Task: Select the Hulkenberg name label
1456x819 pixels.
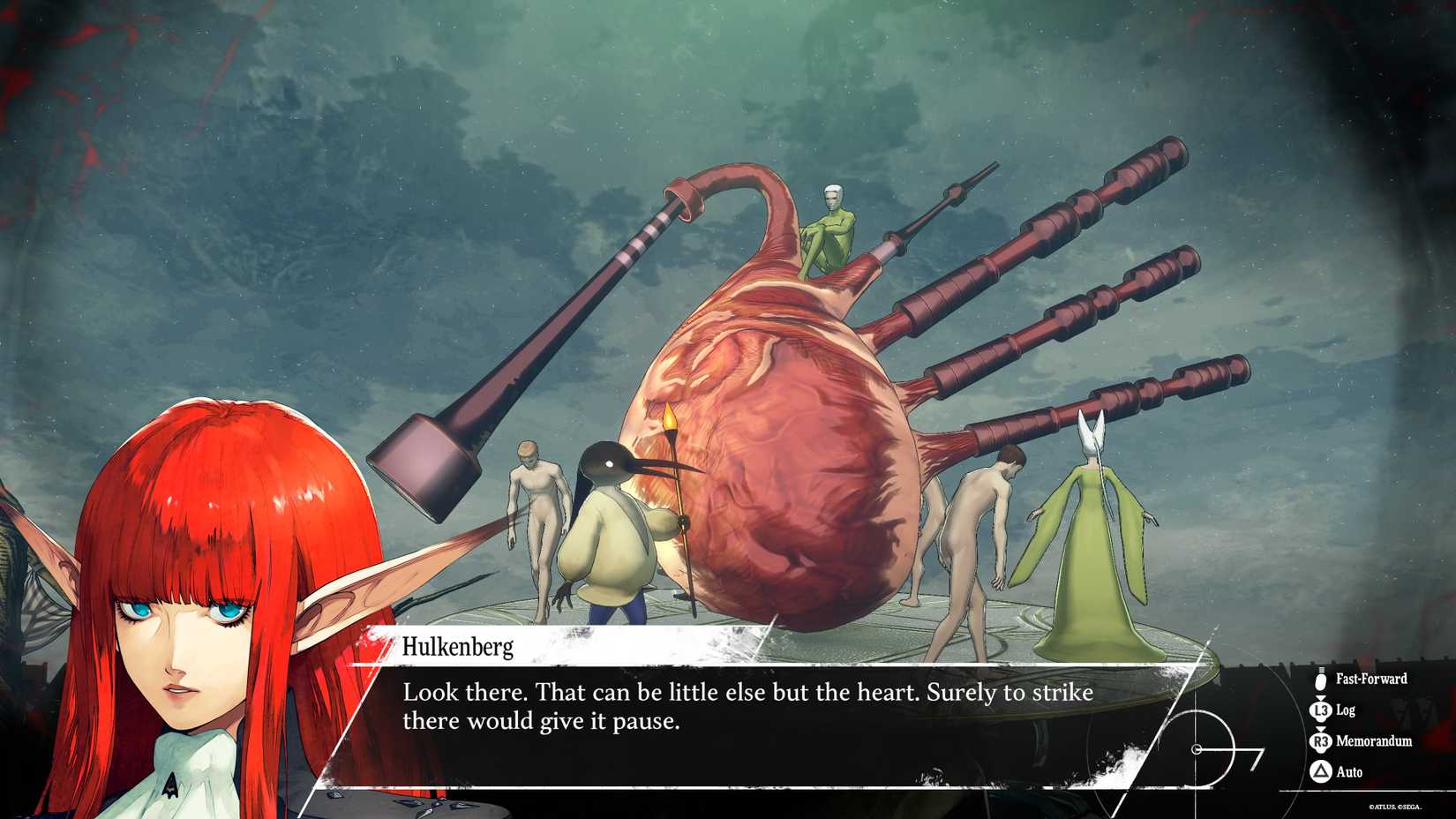Action: coord(459,650)
